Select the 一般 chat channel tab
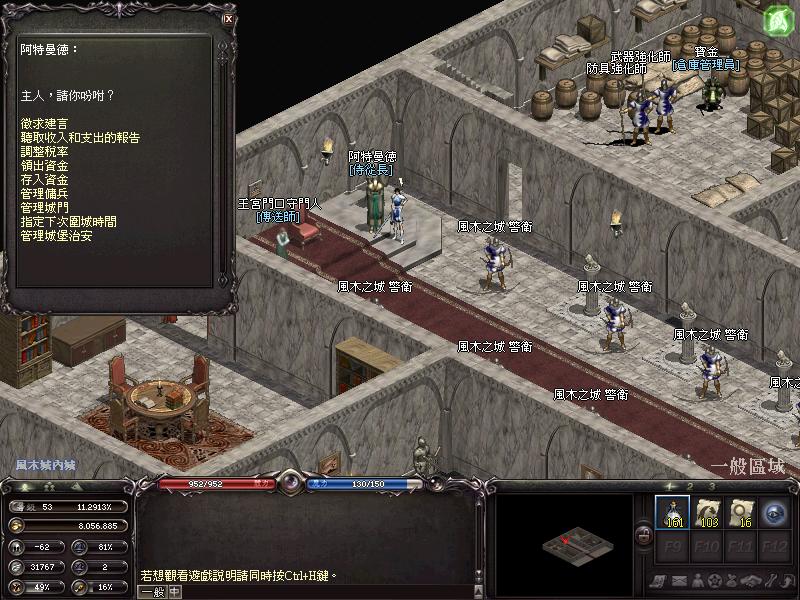 click(152, 591)
